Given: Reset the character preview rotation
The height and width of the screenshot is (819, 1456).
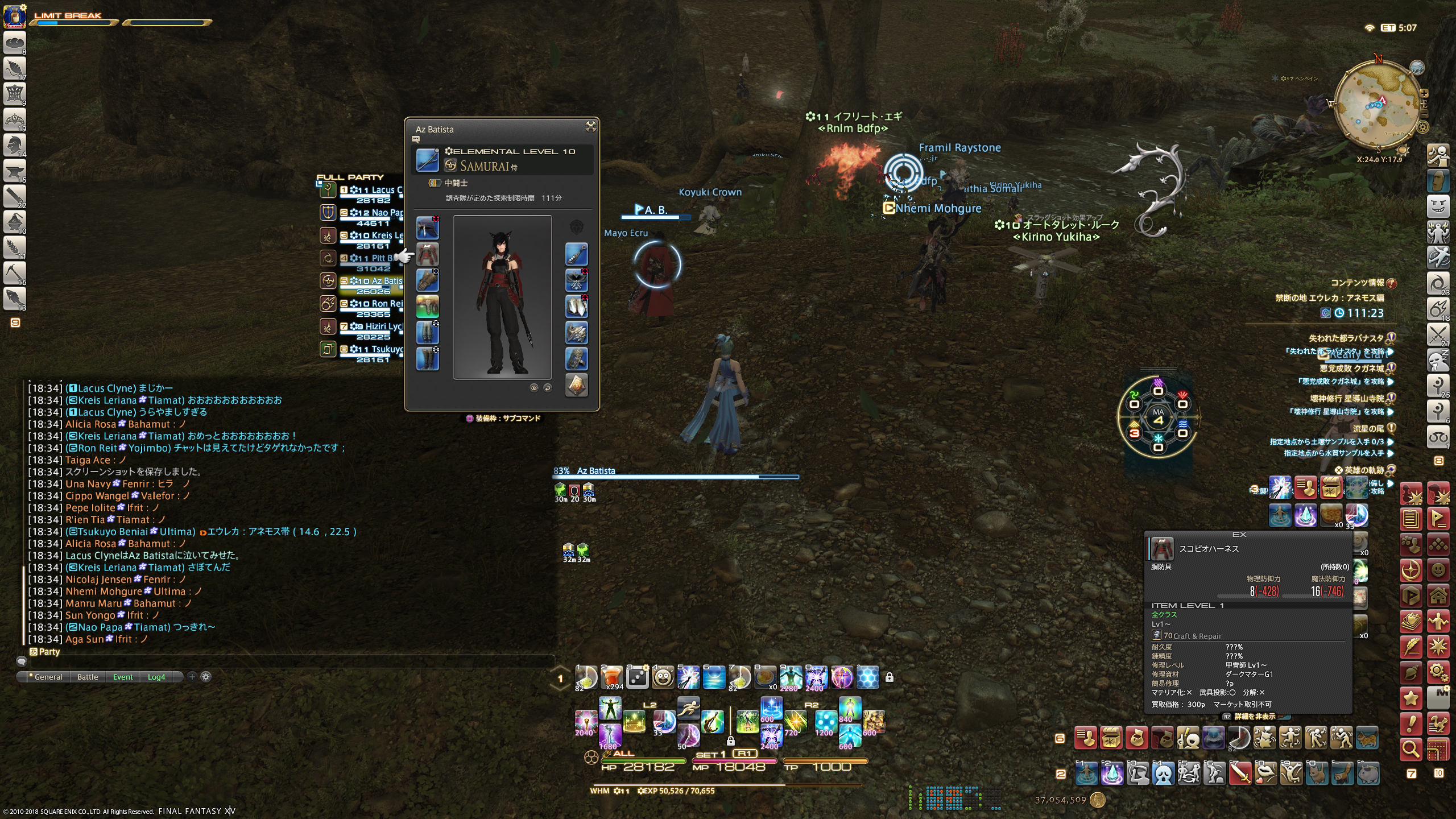Looking at the screenshot, I should coord(547,388).
